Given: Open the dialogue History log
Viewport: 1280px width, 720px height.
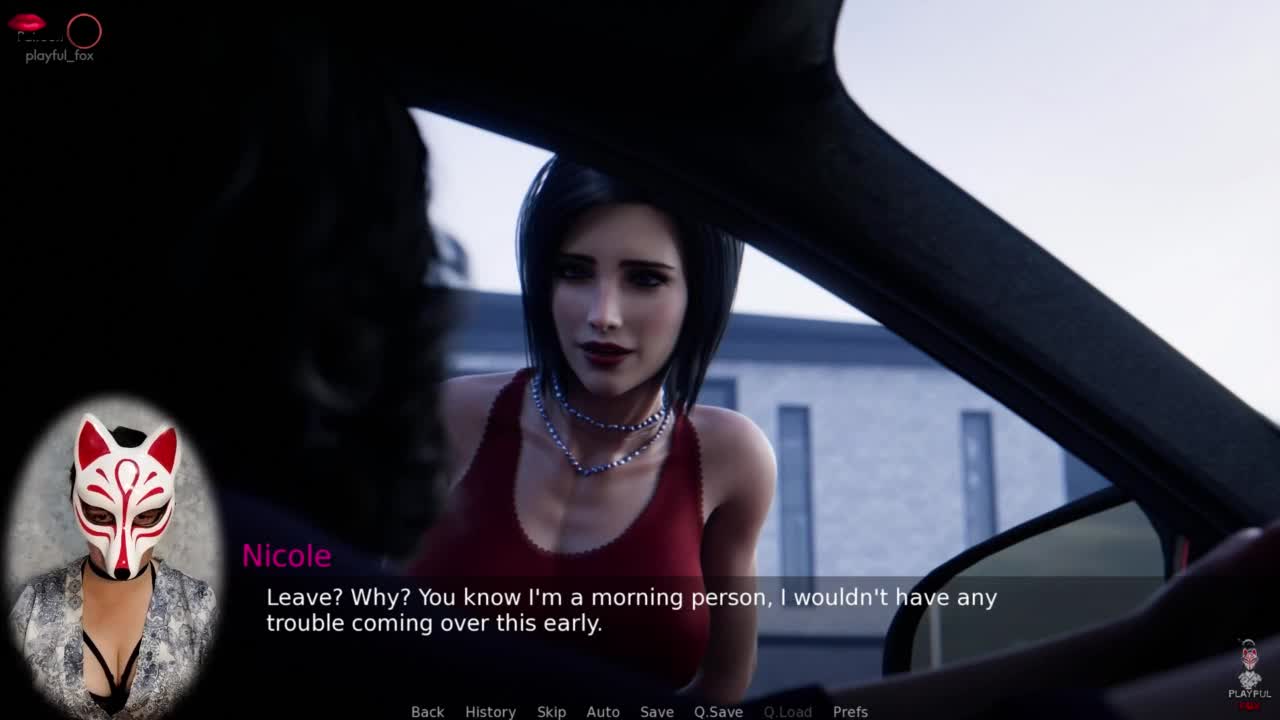Looking at the screenshot, I should point(490,711).
